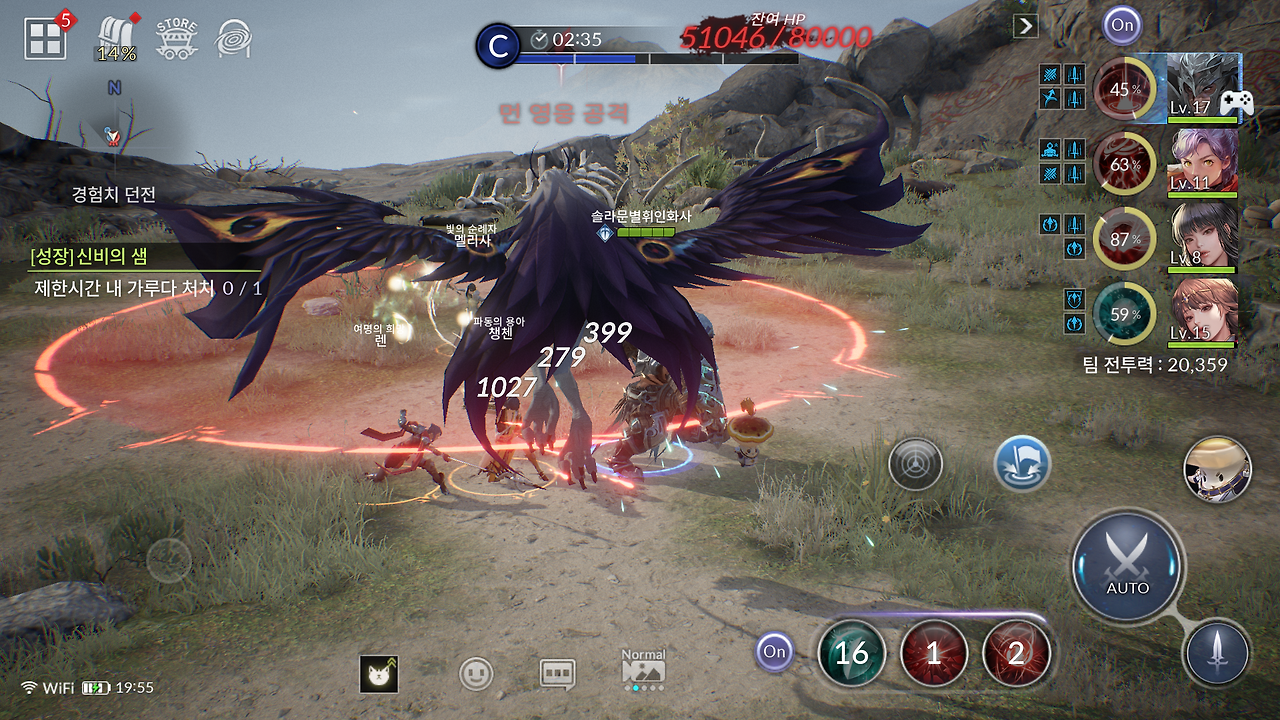Expand the [성장]신비의 샘 quest entry
This screenshot has height=720, width=1280.
pyautogui.click(x=90, y=258)
